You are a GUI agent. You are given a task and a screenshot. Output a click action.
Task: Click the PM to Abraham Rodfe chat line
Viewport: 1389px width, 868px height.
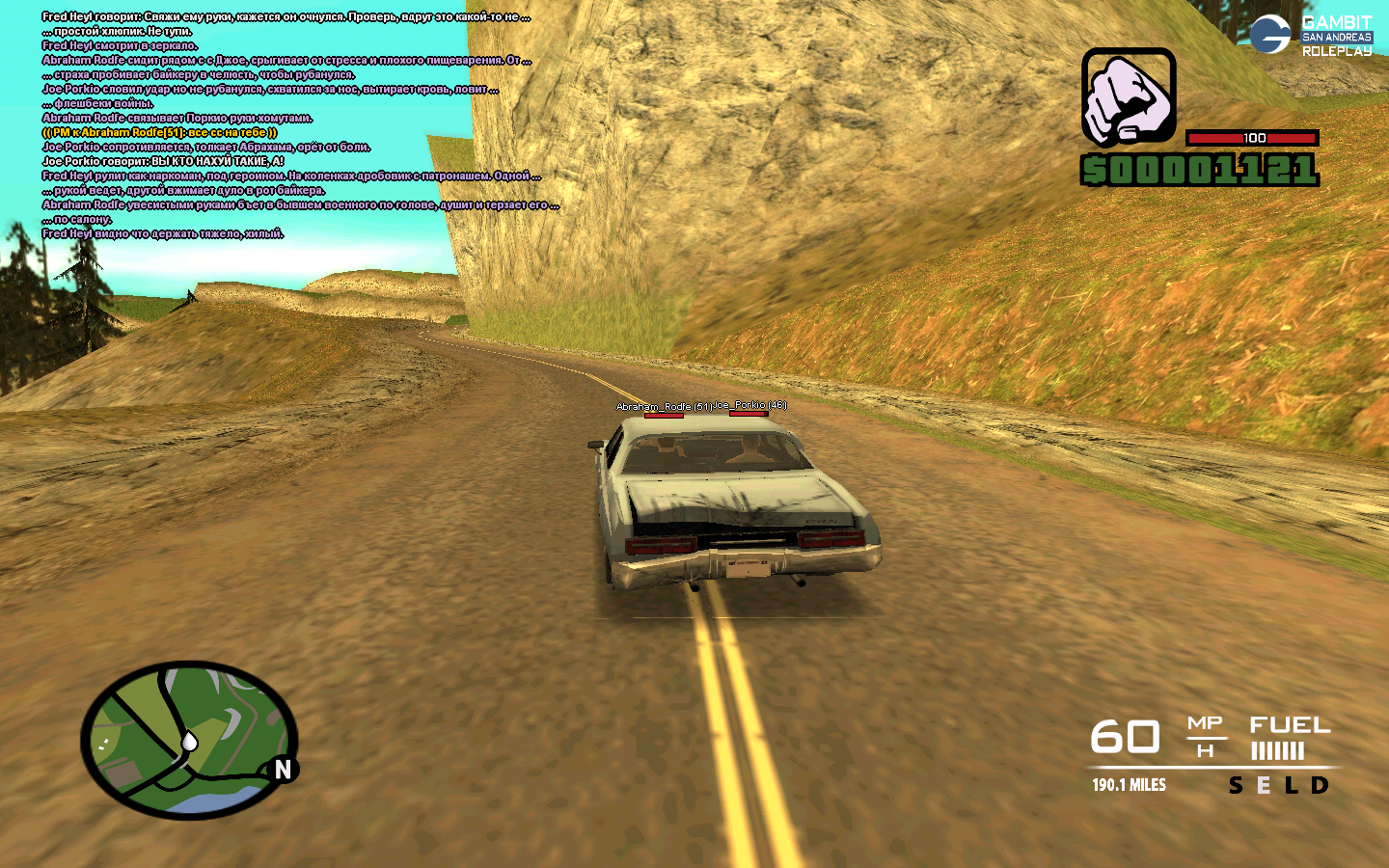[x=159, y=132]
